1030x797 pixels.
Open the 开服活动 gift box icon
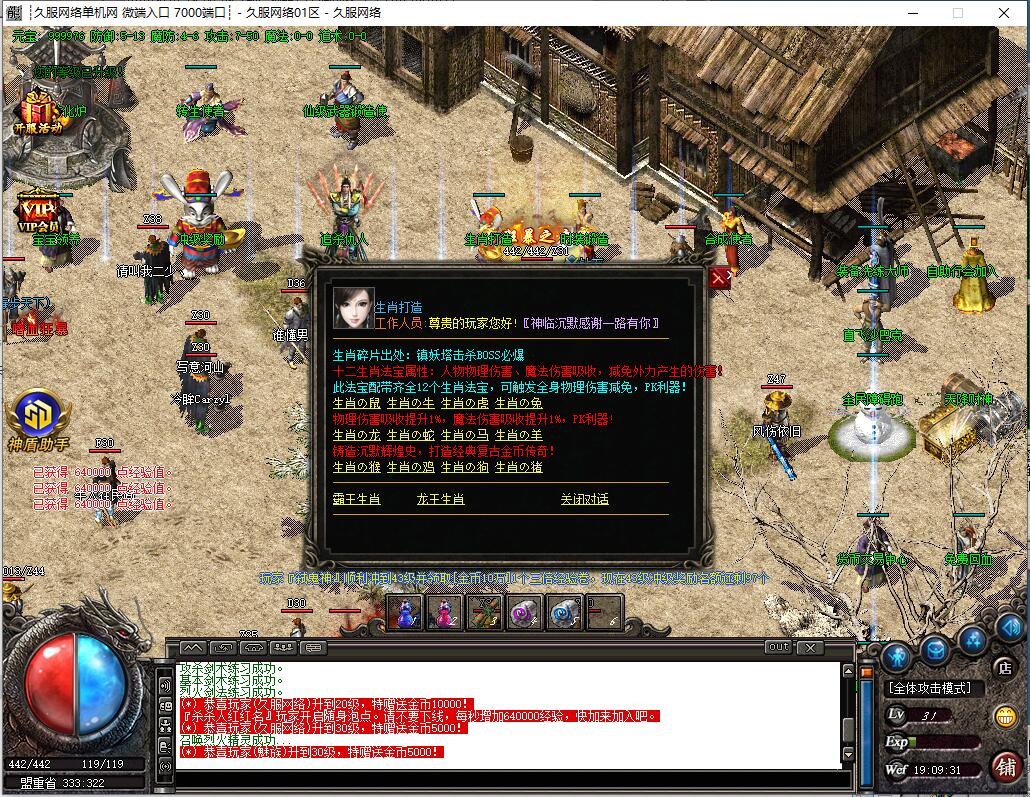[39, 110]
